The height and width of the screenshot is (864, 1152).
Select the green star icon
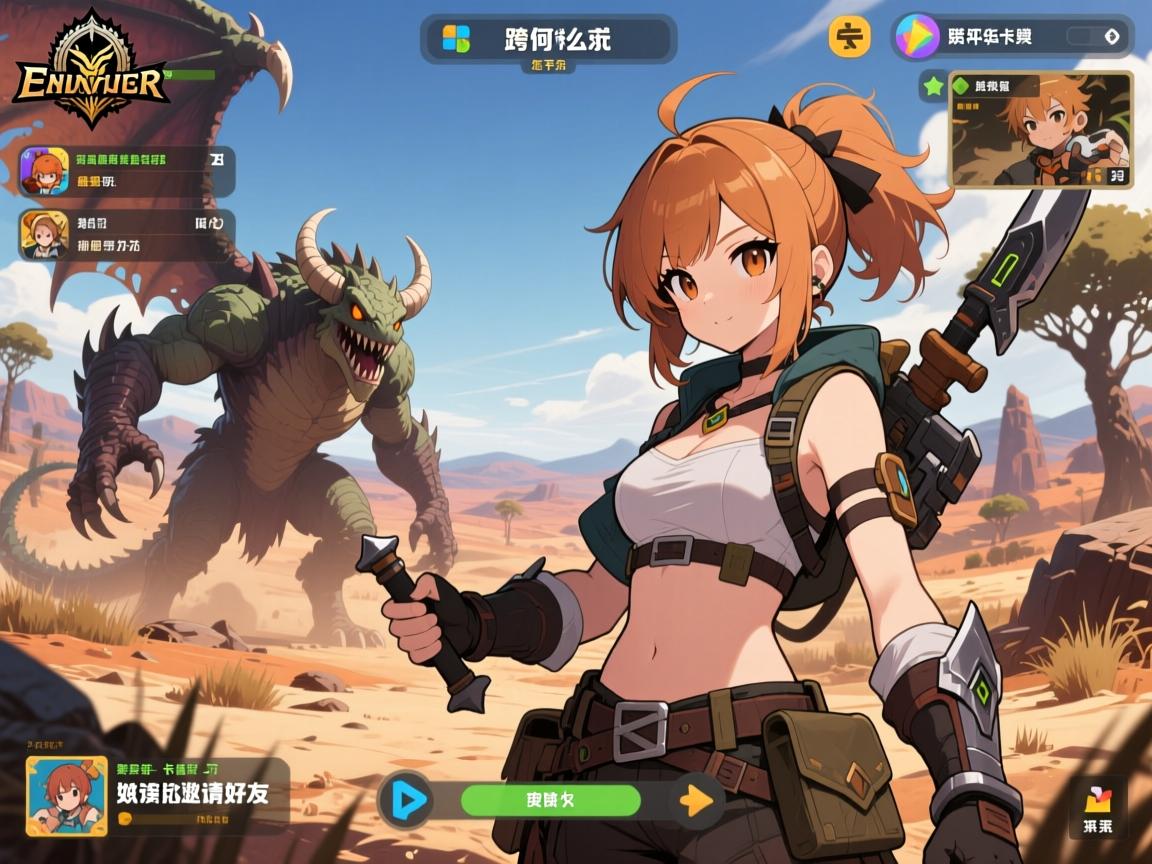click(x=934, y=86)
